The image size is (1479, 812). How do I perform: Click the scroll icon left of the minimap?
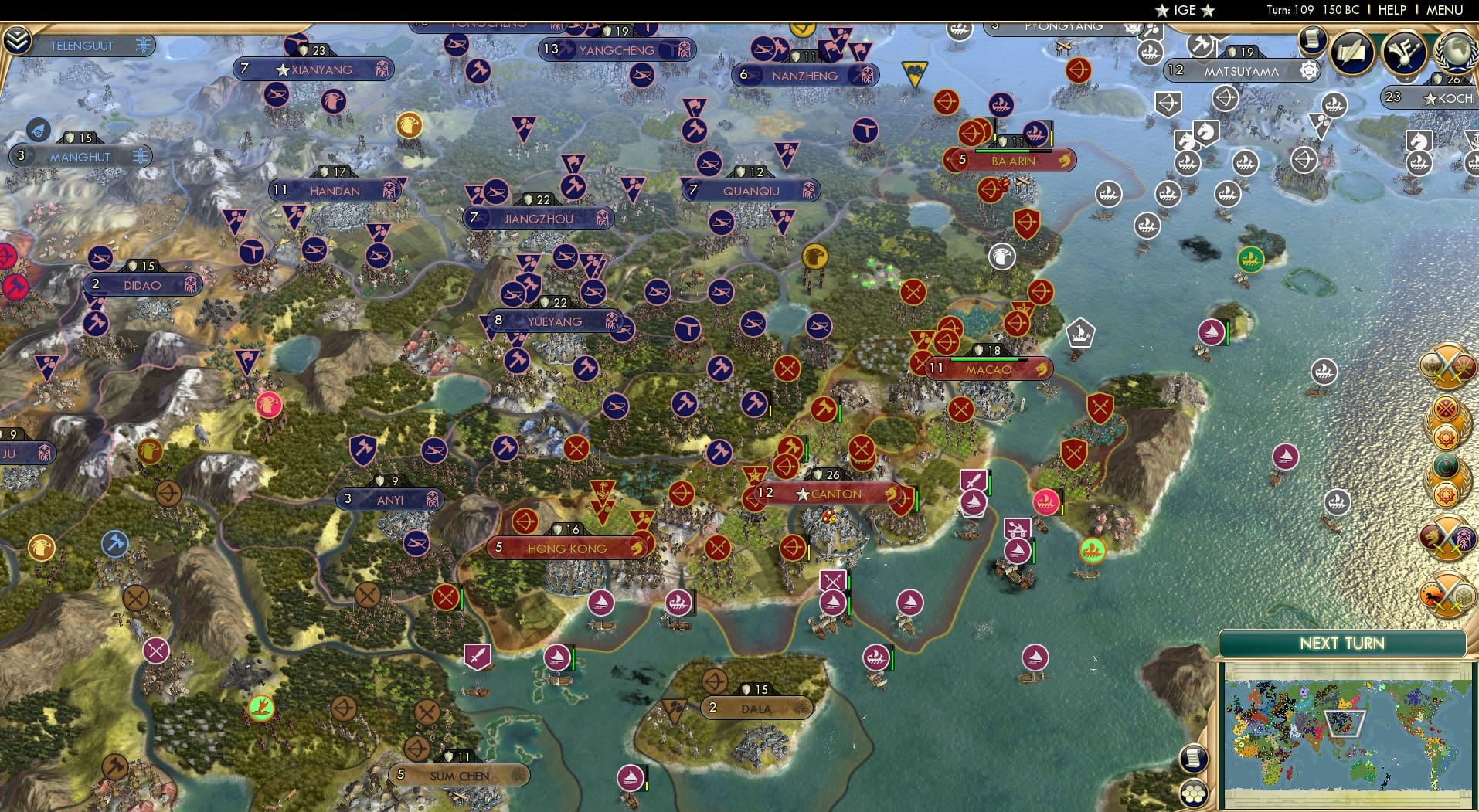[x=1194, y=758]
